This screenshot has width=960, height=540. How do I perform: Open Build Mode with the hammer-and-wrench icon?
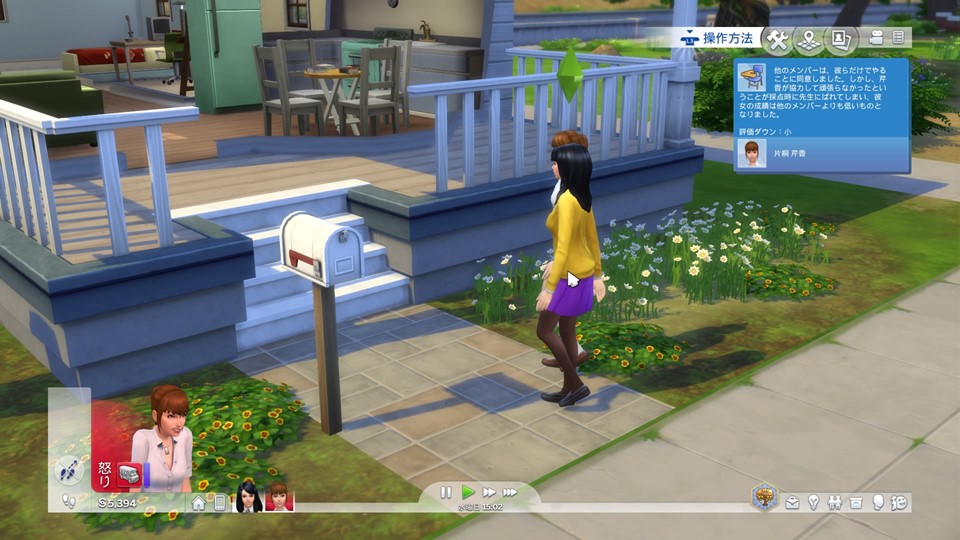point(778,39)
